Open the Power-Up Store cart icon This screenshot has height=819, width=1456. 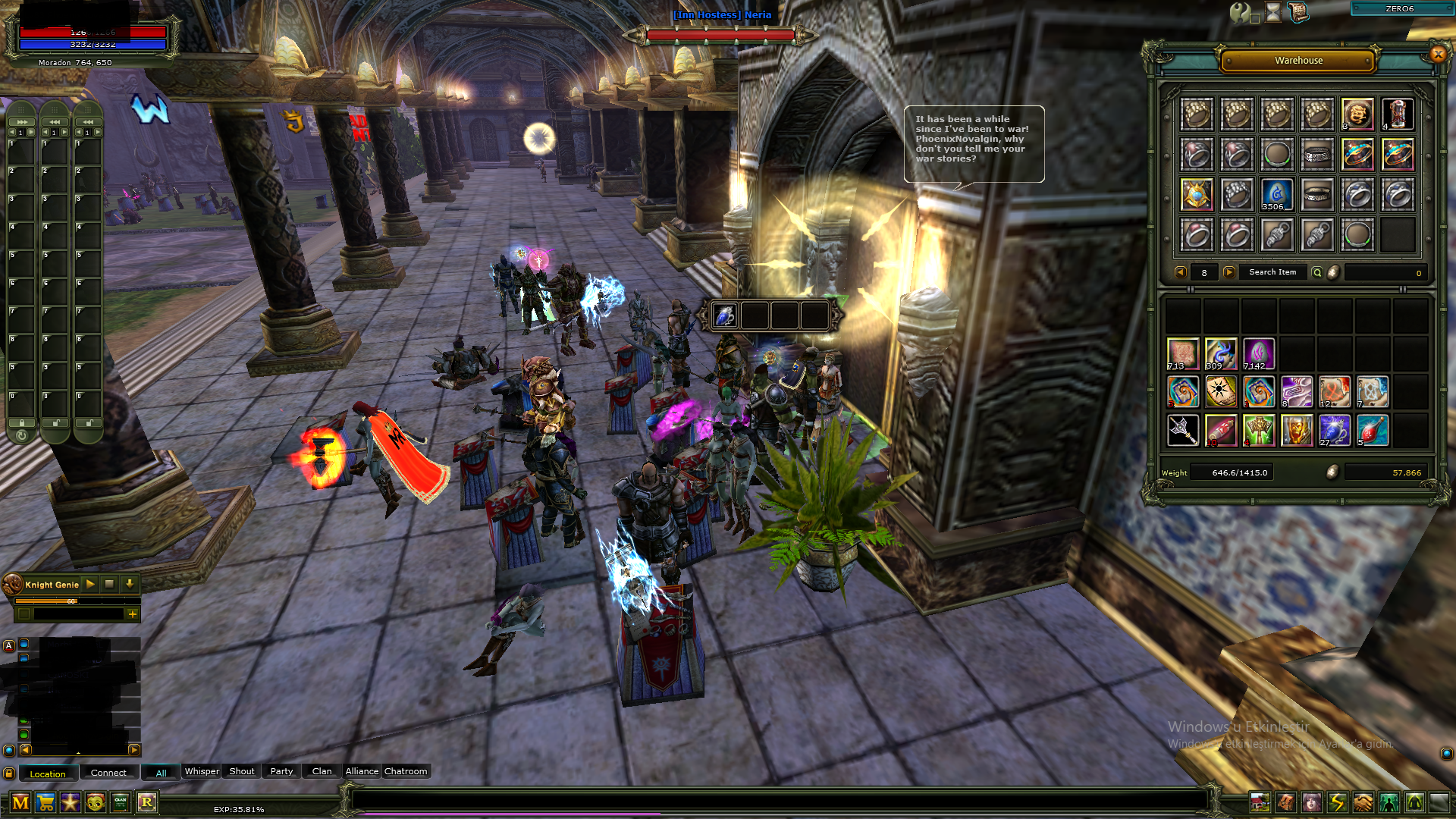point(45,802)
